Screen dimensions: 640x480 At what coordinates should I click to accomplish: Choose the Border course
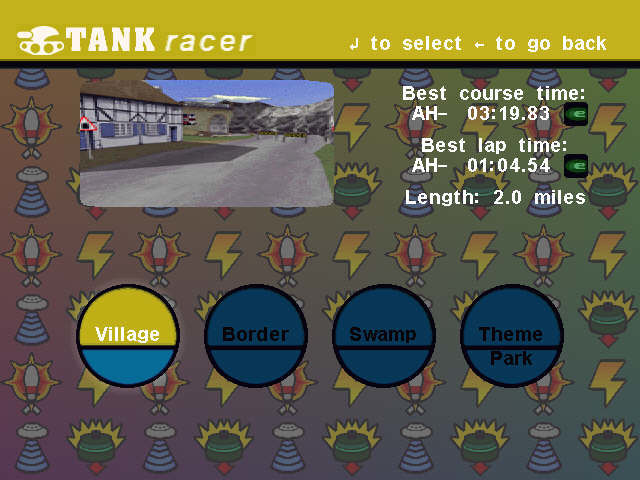tap(255, 336)
